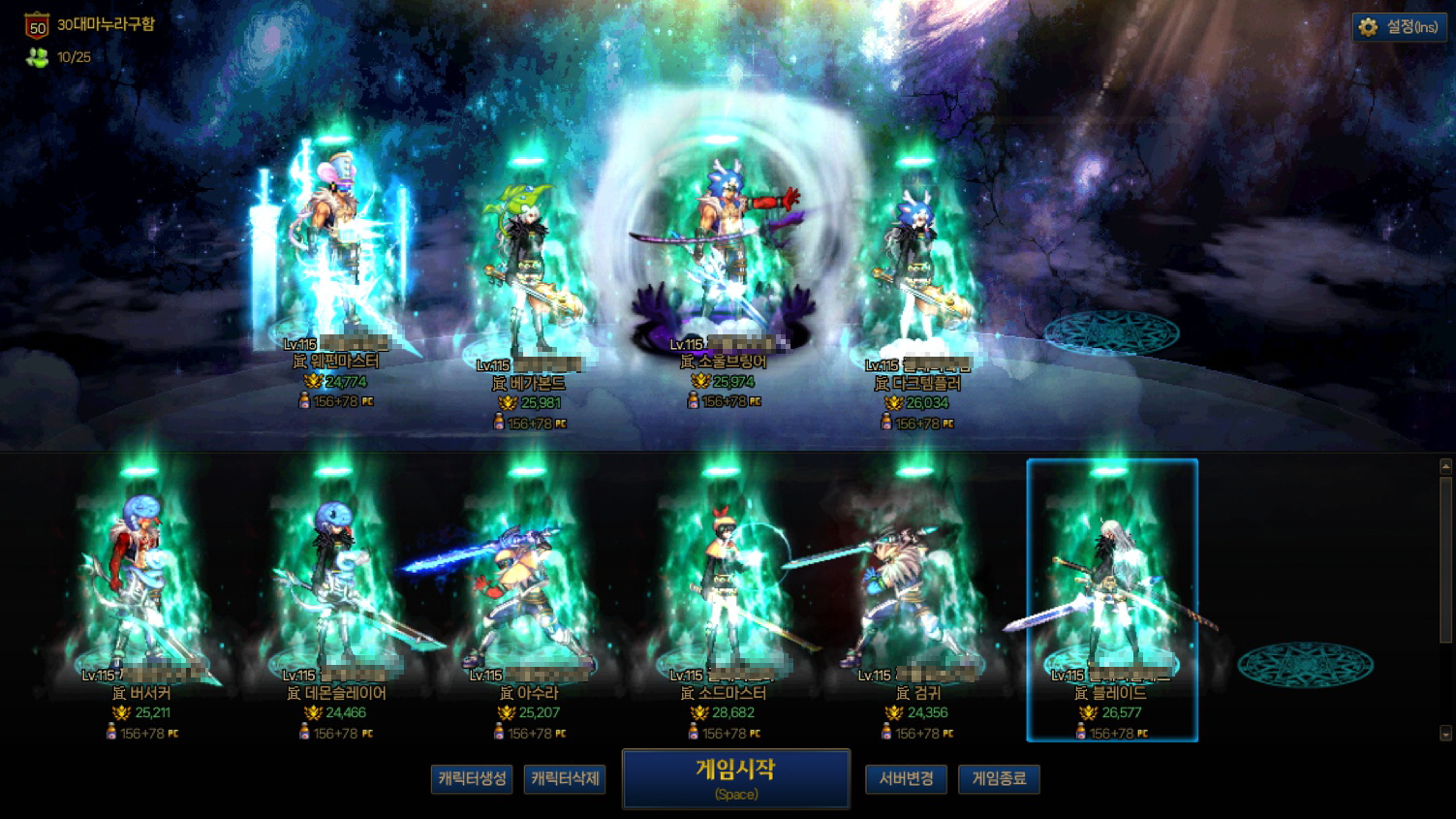Exit via the 게임종료 button
The image size is (1456, 819).
[x=999, y=779]
